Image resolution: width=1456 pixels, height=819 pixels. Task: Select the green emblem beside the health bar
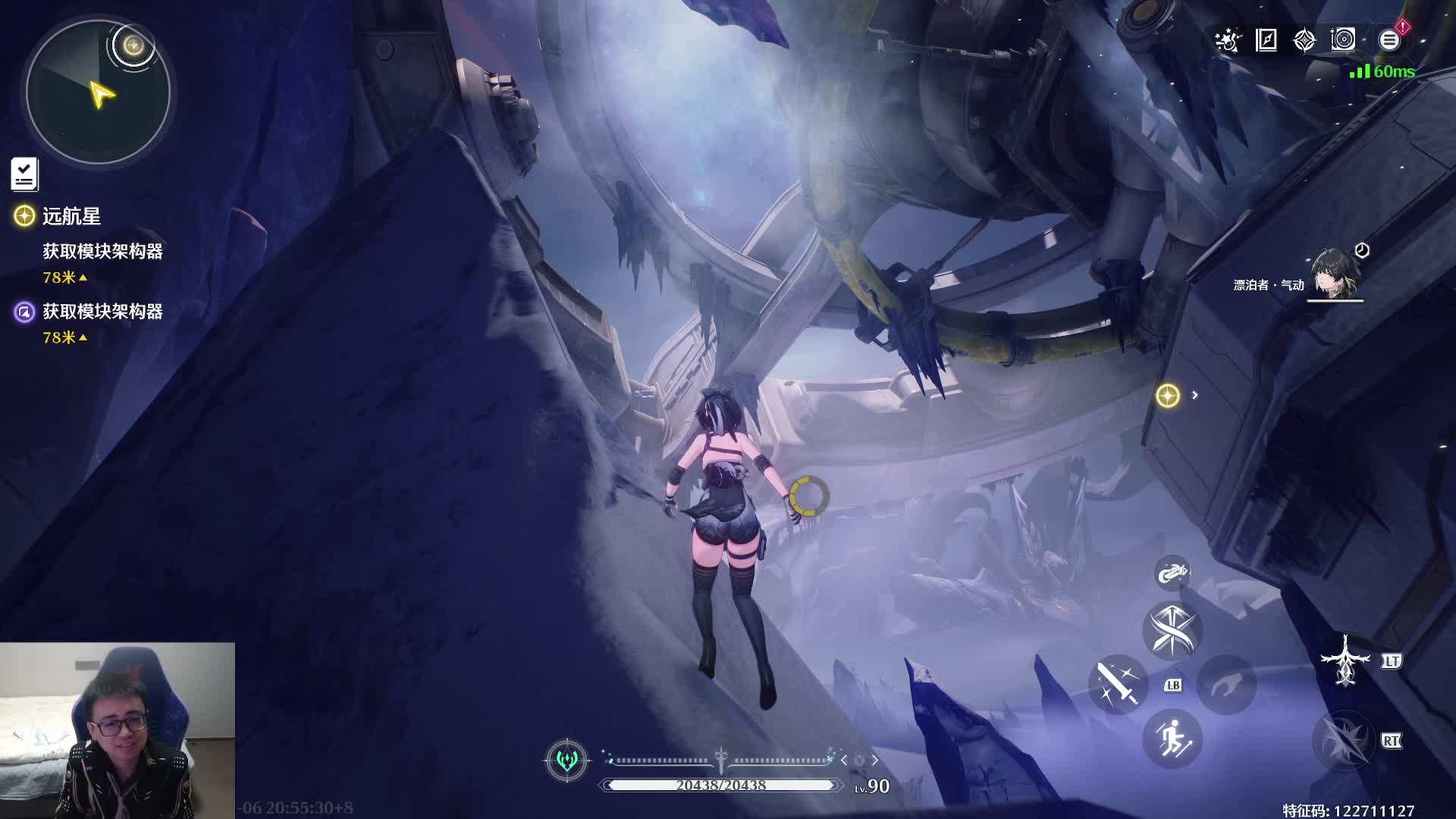566,760
